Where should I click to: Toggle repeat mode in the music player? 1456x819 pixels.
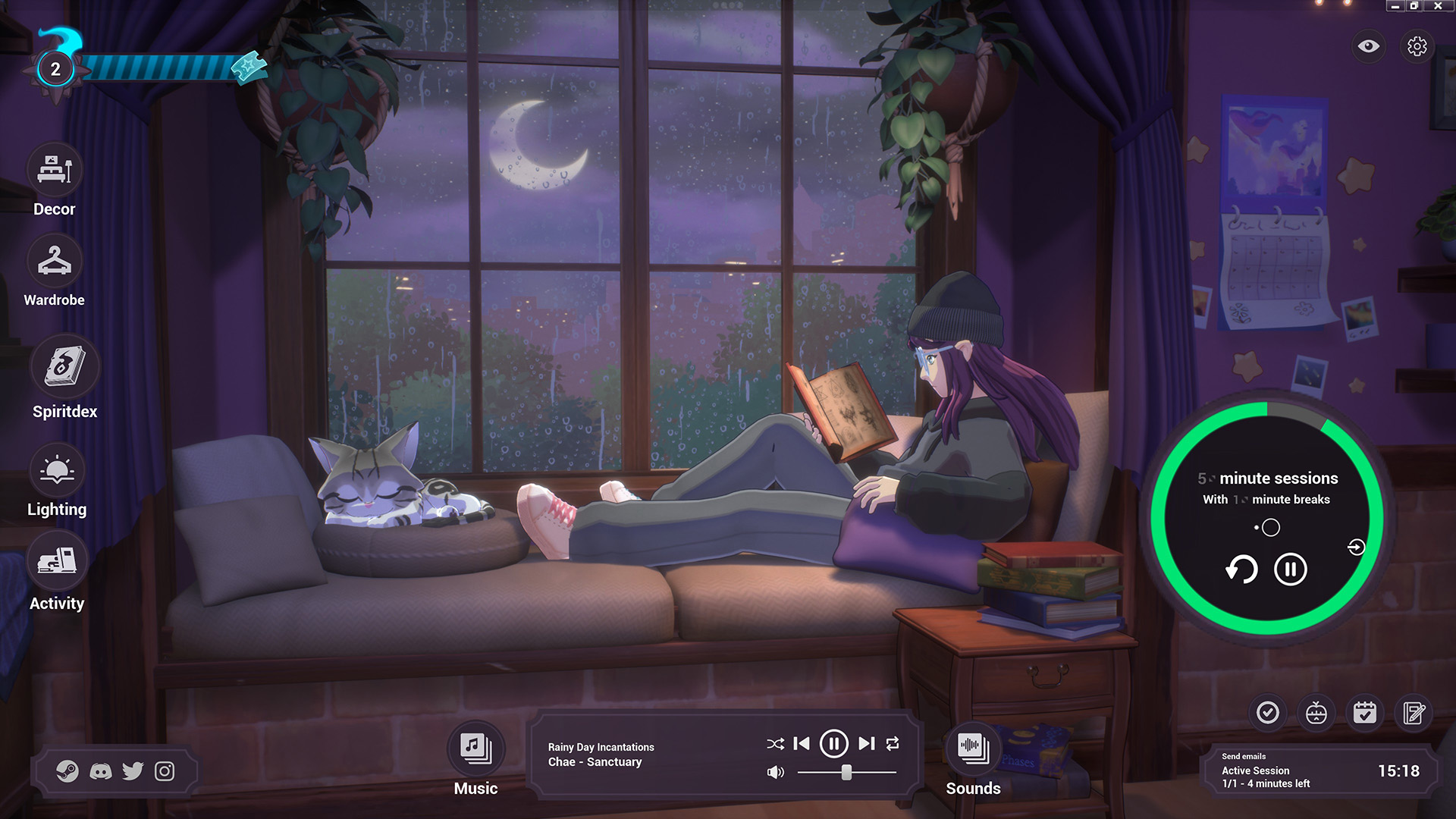[x=893, y=745]
